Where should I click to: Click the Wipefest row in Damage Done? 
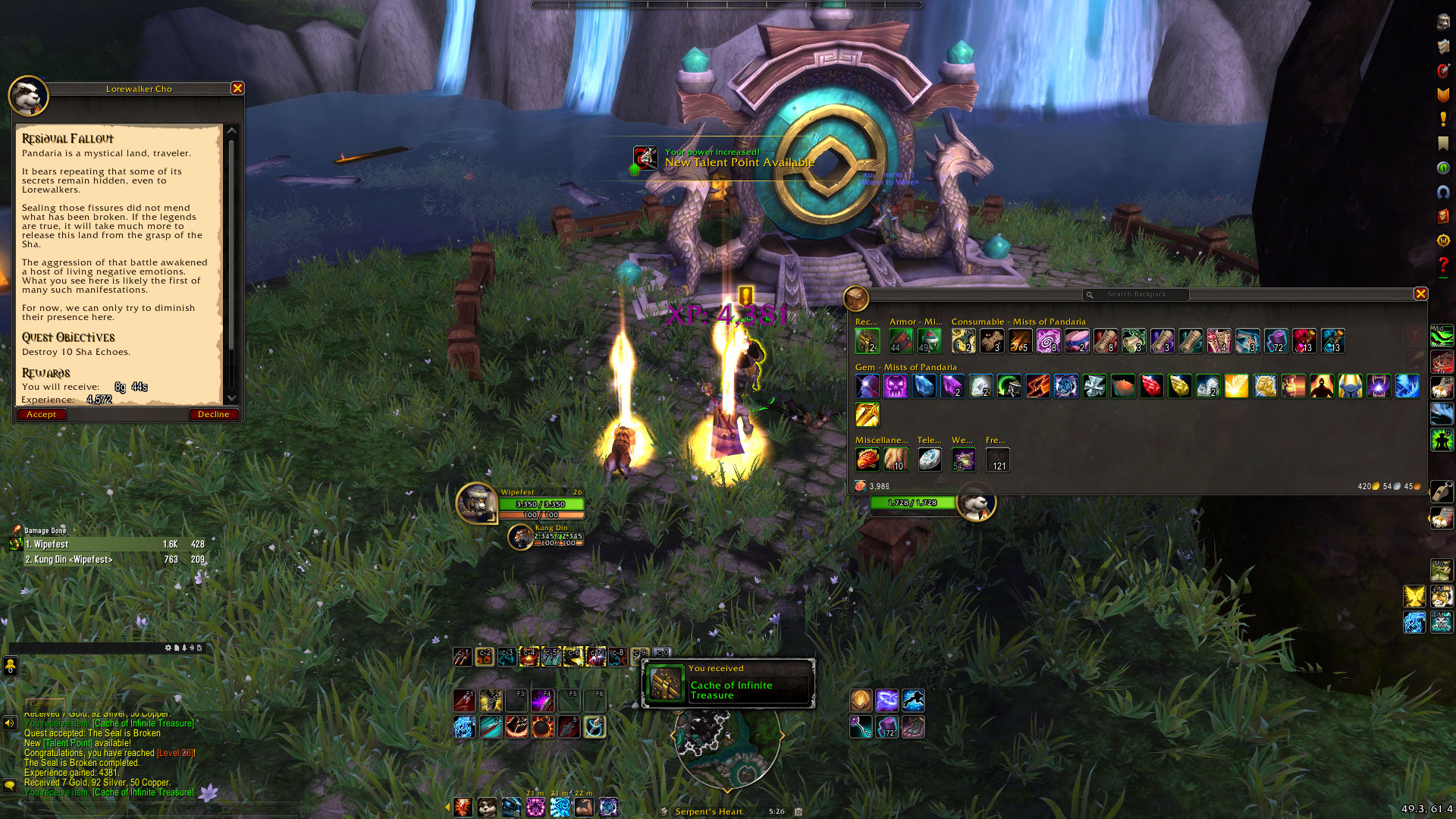pos(114,544)
